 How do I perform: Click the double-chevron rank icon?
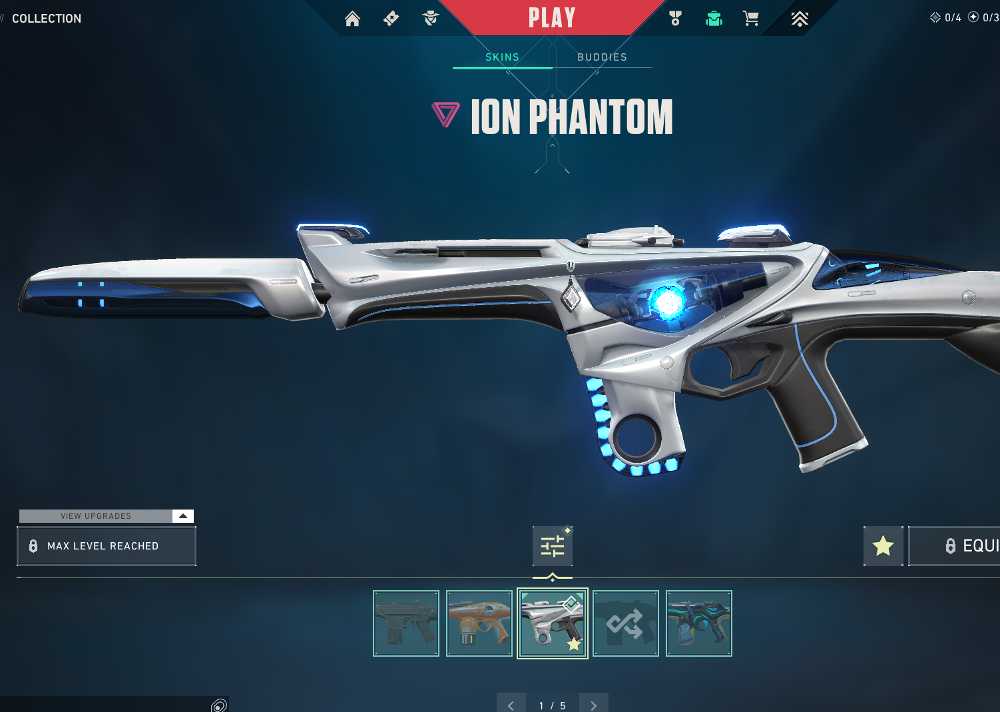coord(799,18)
